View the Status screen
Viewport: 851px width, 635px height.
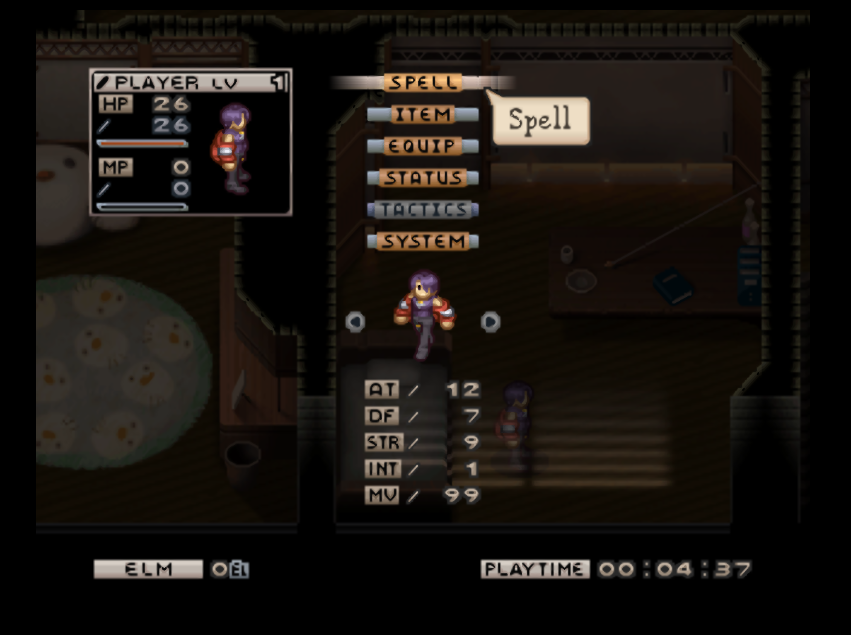[423, 178]
